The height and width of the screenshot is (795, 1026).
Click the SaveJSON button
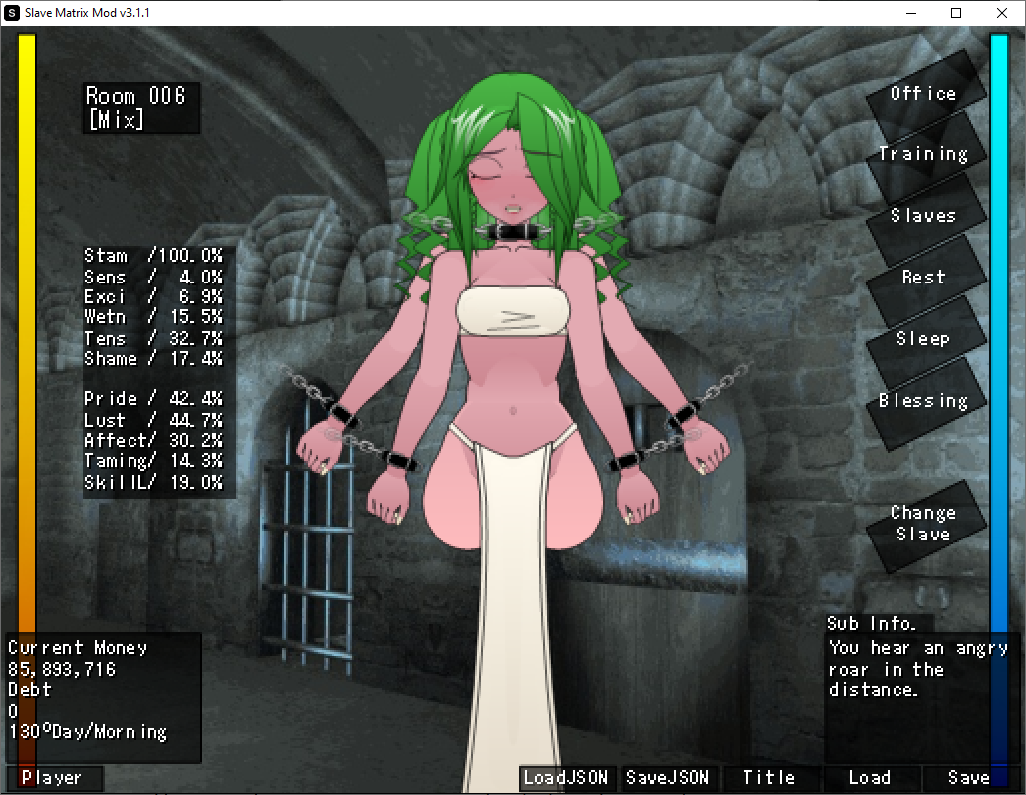tap(667, 778)
